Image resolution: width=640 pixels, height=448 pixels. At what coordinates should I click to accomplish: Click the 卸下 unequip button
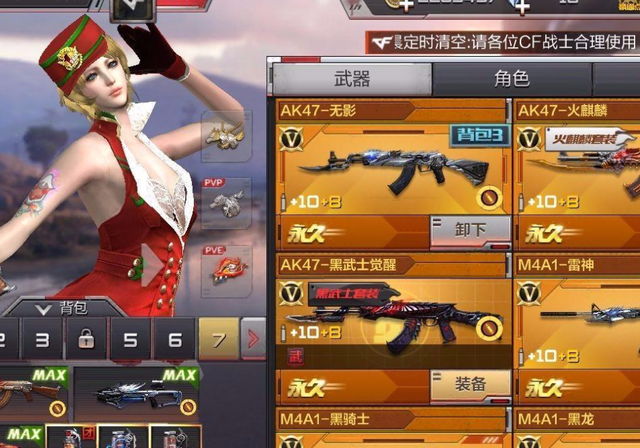tap(469, 230)
